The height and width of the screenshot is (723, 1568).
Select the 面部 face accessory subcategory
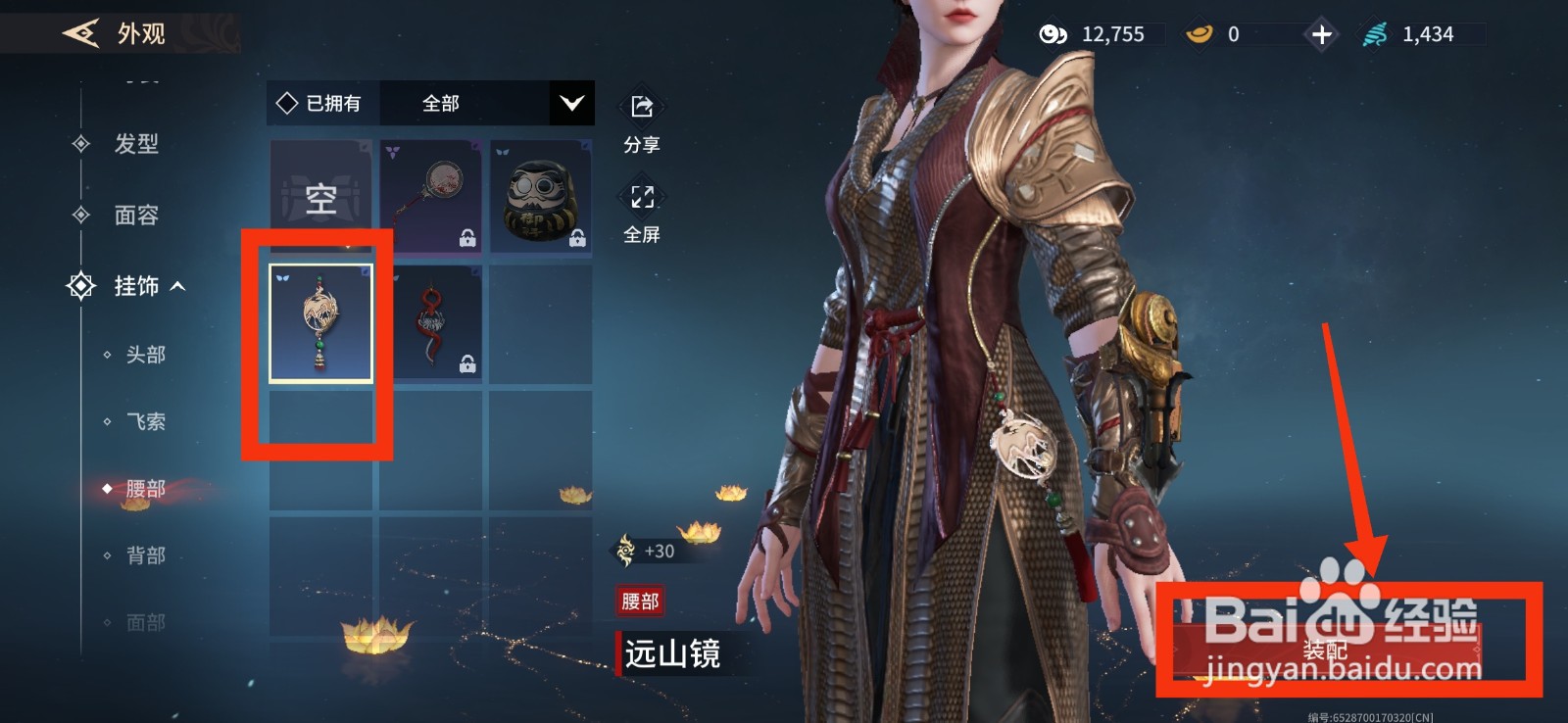point(145,622)
